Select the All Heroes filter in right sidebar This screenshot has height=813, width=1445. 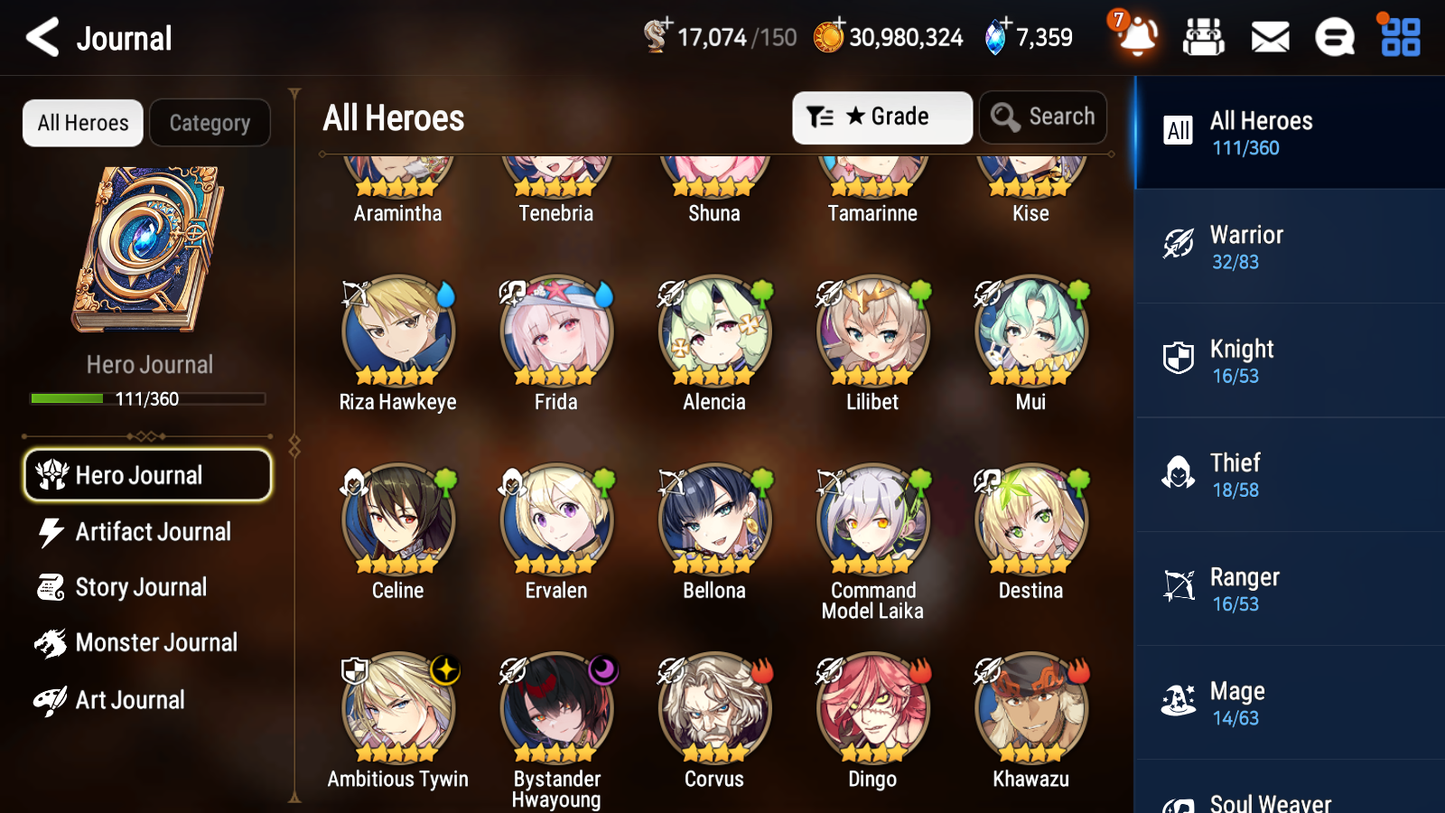pyautogui.click(x=1289, y=133)
